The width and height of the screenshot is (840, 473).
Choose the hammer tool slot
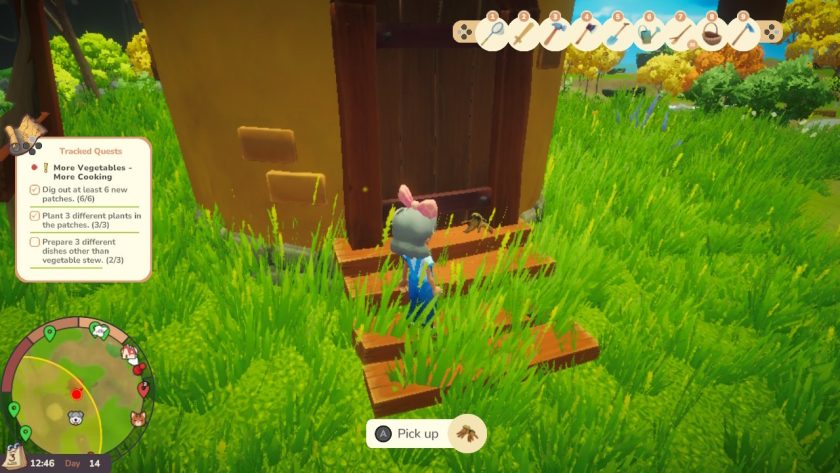(555, 34)
